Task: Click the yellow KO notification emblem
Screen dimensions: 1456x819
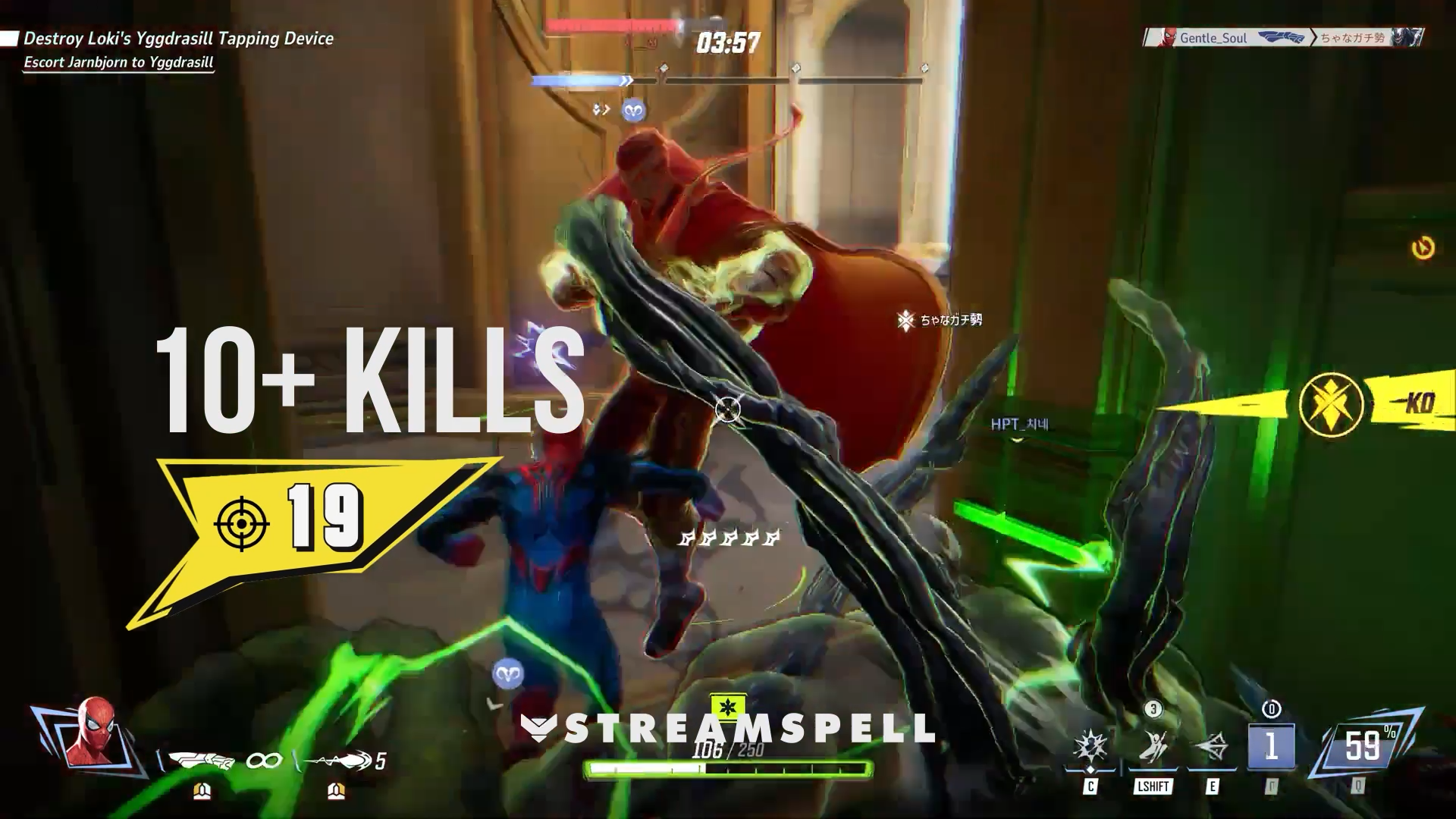Action: 1331,404
